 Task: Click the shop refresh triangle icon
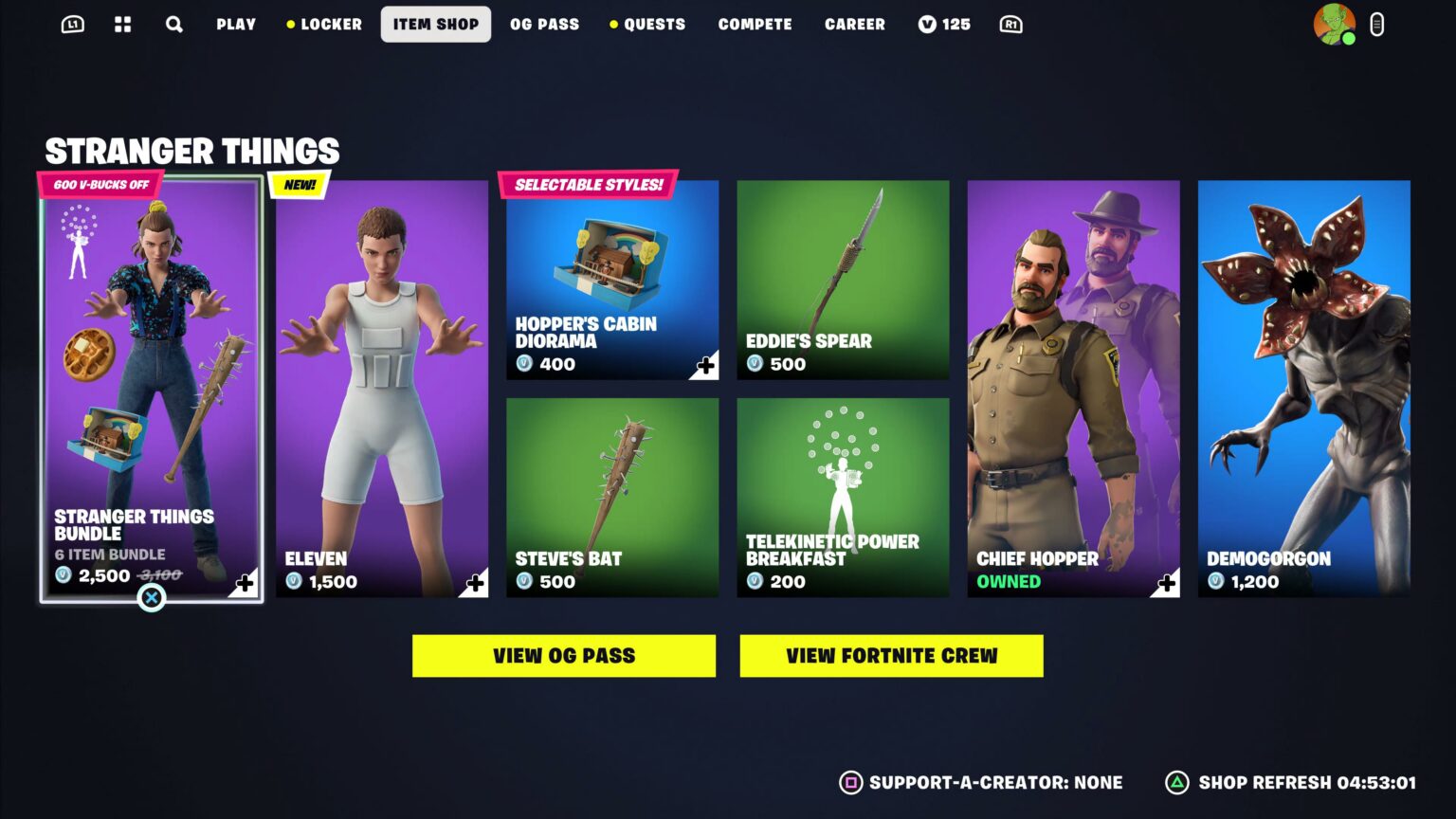1178,784
